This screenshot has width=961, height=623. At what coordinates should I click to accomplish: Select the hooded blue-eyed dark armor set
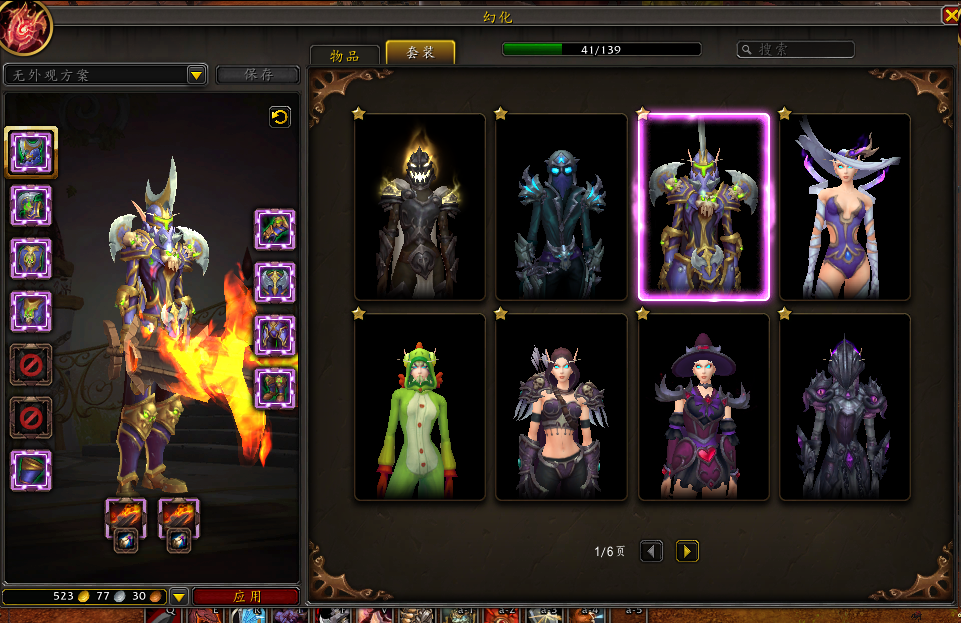point(561,207)
